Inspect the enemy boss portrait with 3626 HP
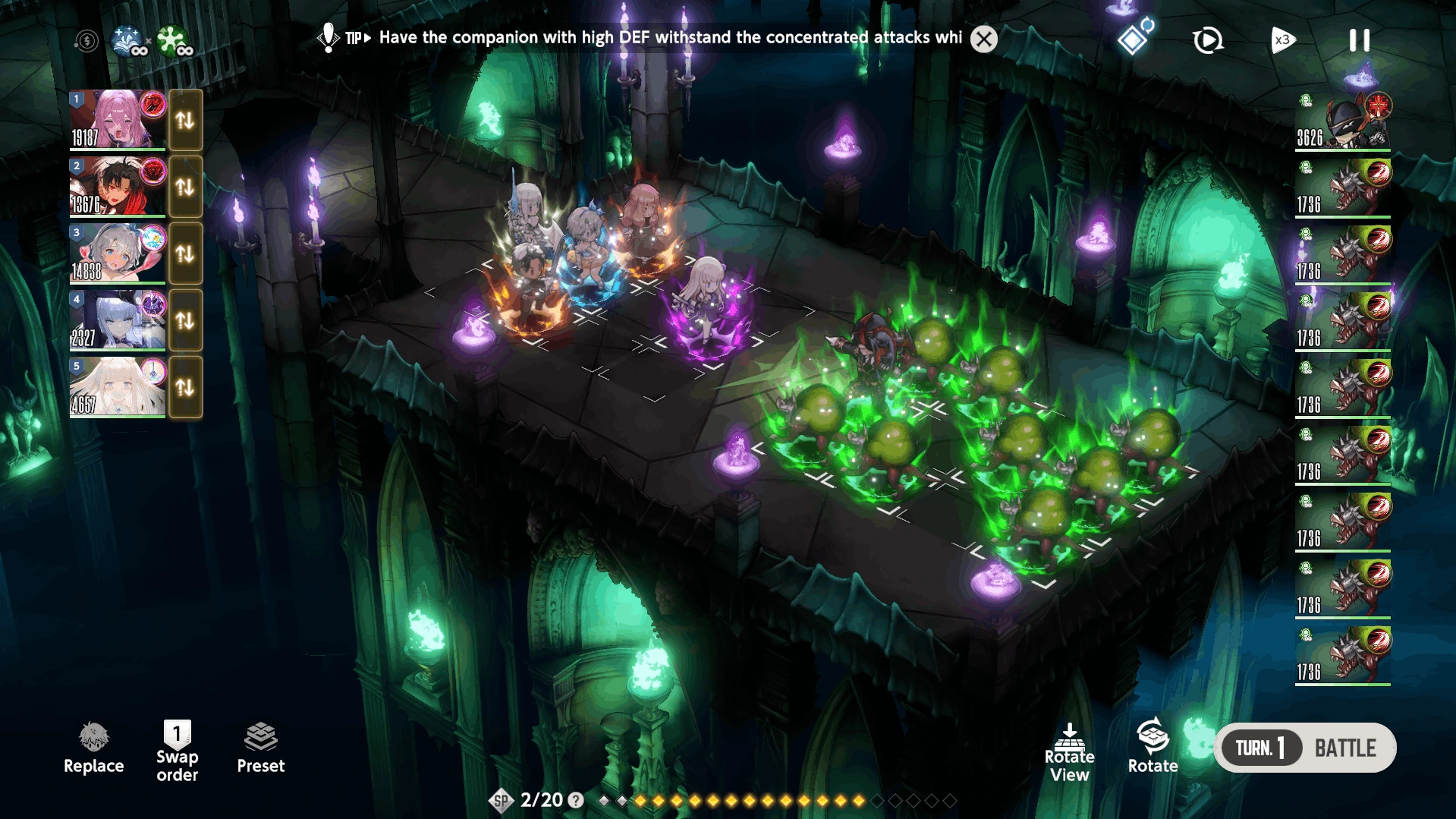This screenshot has height=819, width=1456. 1344,120
